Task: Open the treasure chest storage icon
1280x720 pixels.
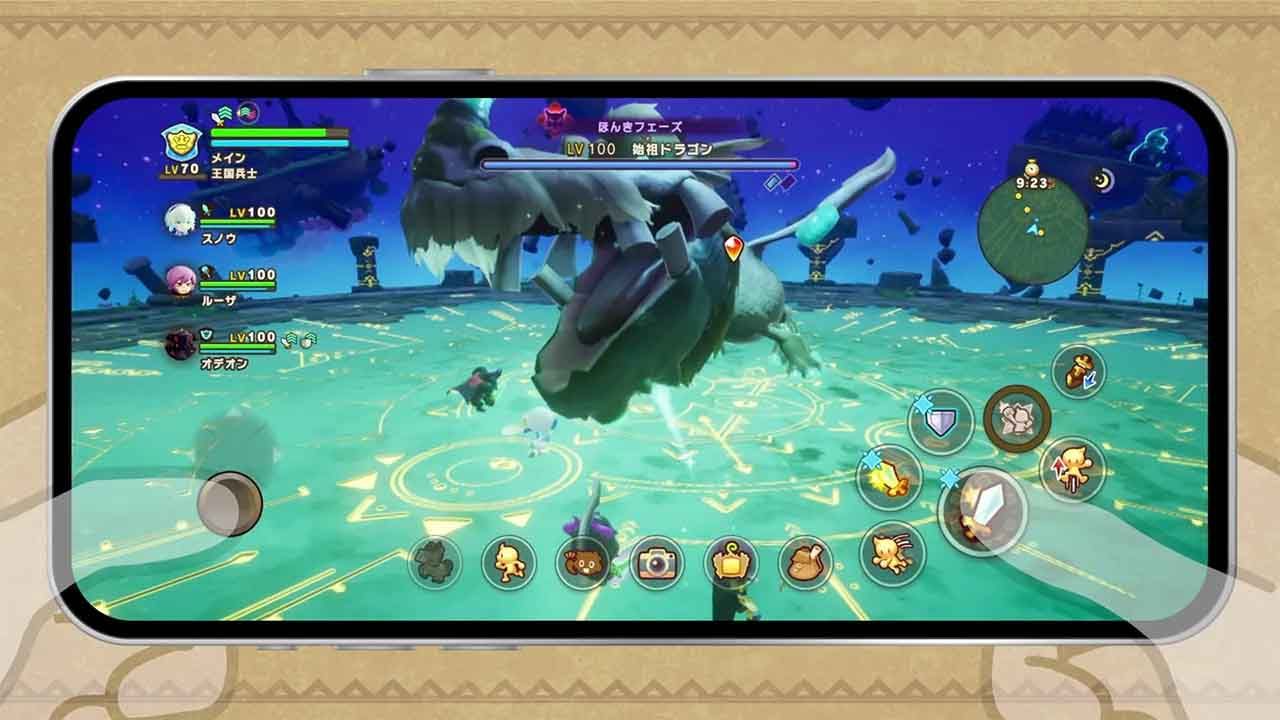Action: click(730, 565)
